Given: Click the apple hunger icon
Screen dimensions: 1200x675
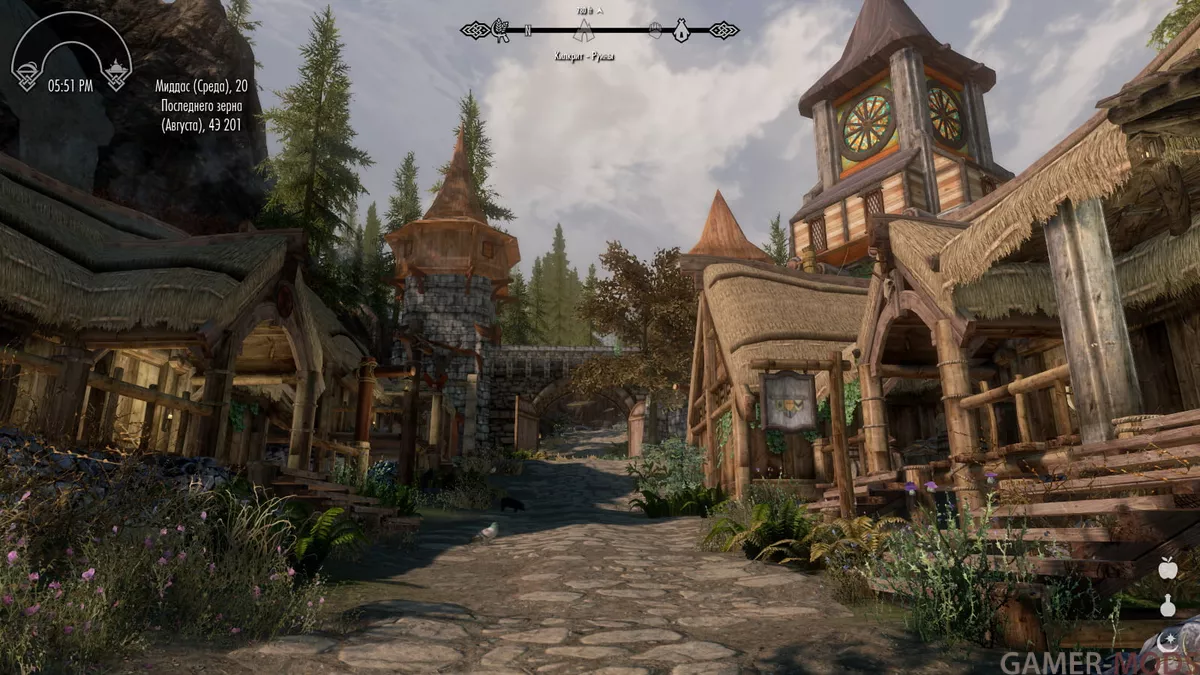Looking at the screenshot, I should (x=1166, y=568).
